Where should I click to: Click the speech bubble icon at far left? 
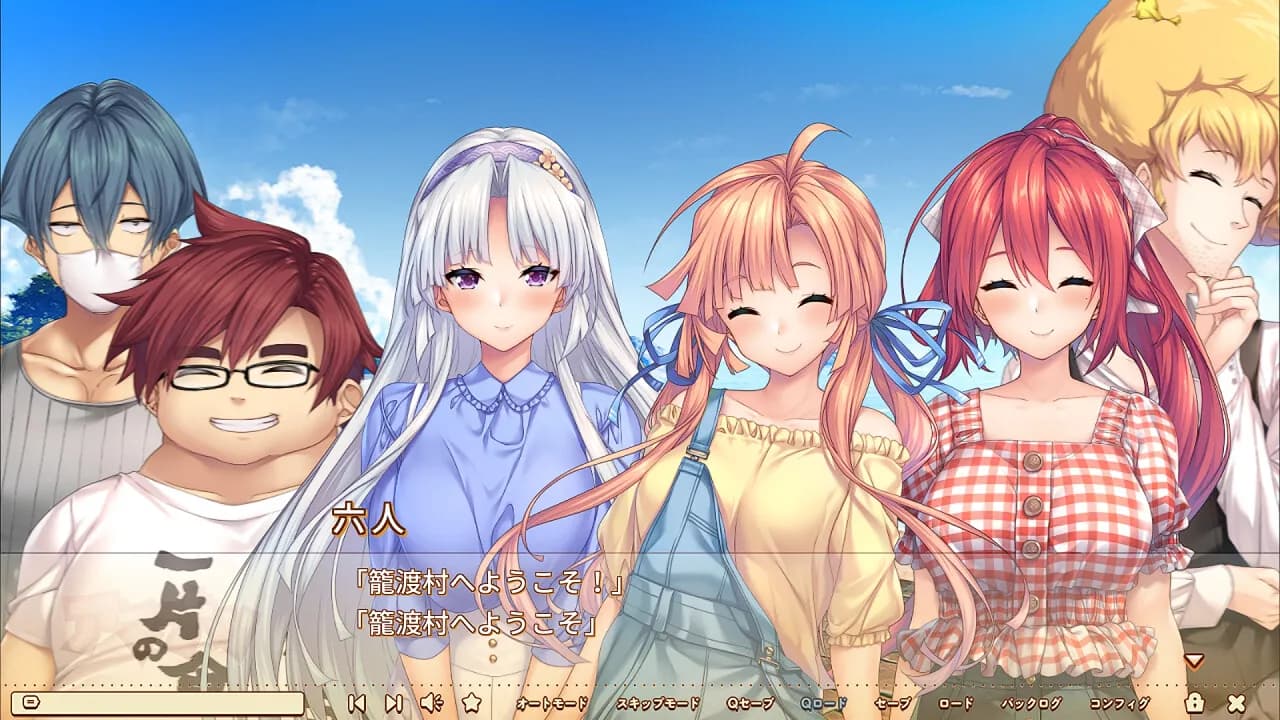click(x=33, y=703)
